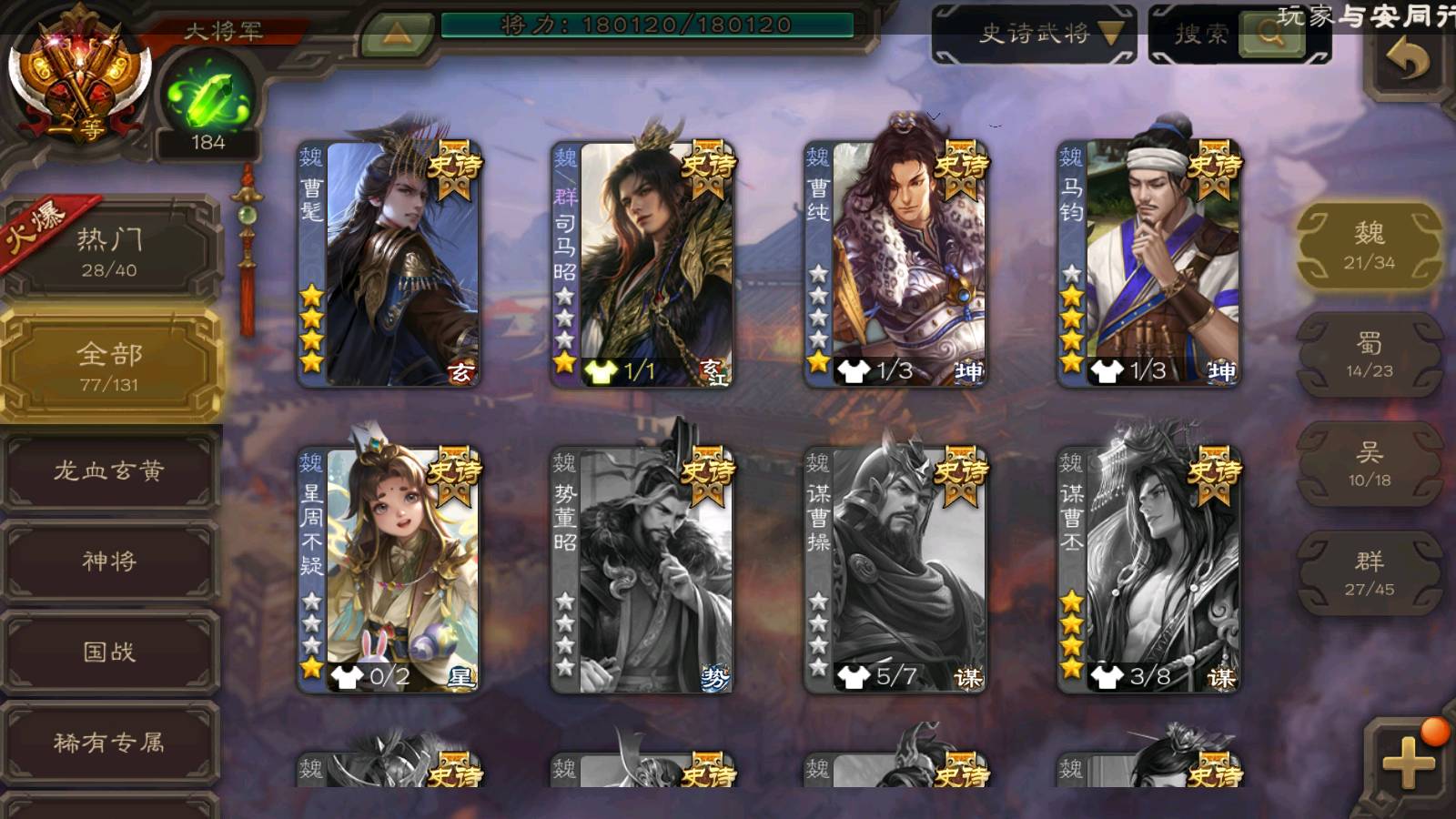This screenshot has height=819, width=1456.
Task: Open the 史诗武将 rarity dropdown
Action: (1034, 35)
